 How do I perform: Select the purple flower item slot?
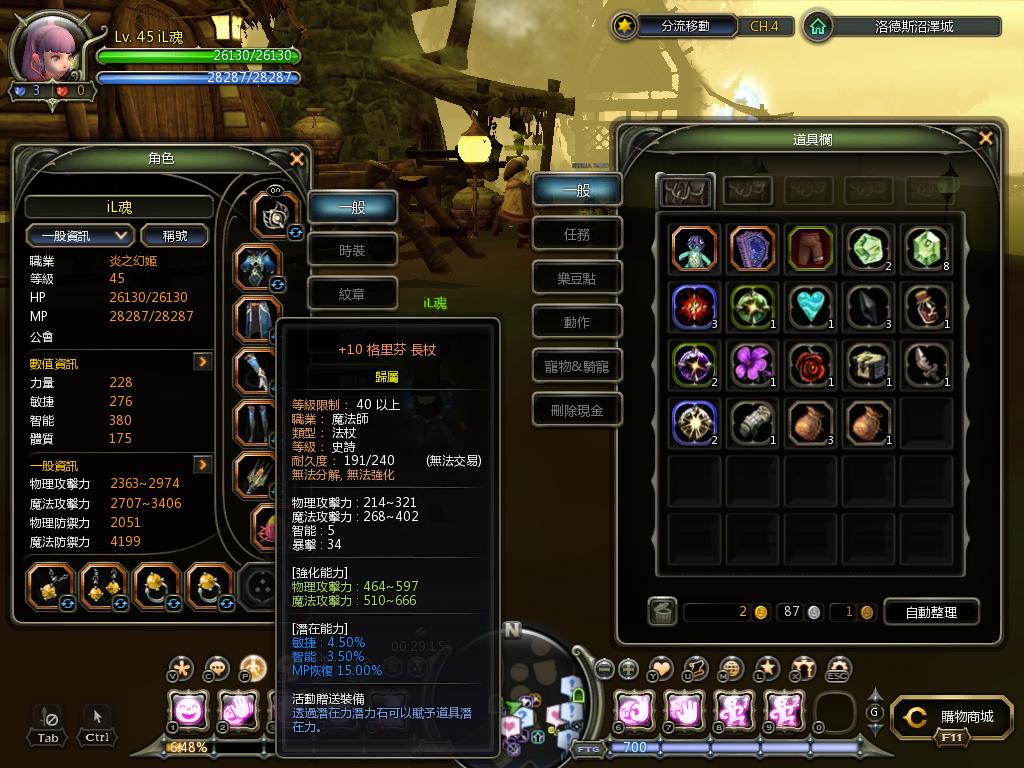[x=752, y=364]
